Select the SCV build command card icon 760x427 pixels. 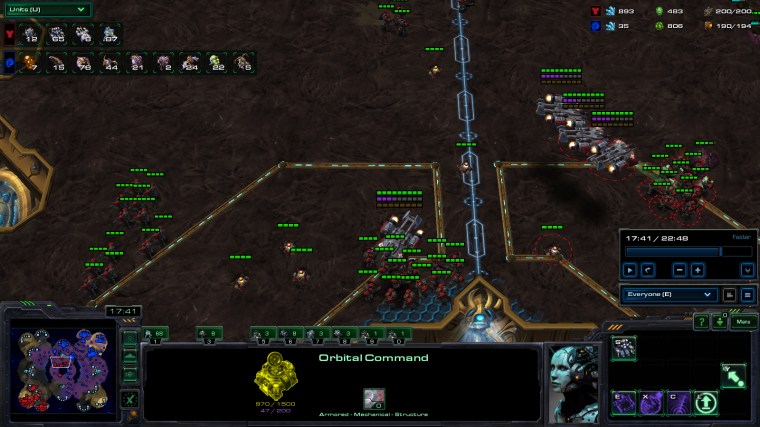[625, 347]
